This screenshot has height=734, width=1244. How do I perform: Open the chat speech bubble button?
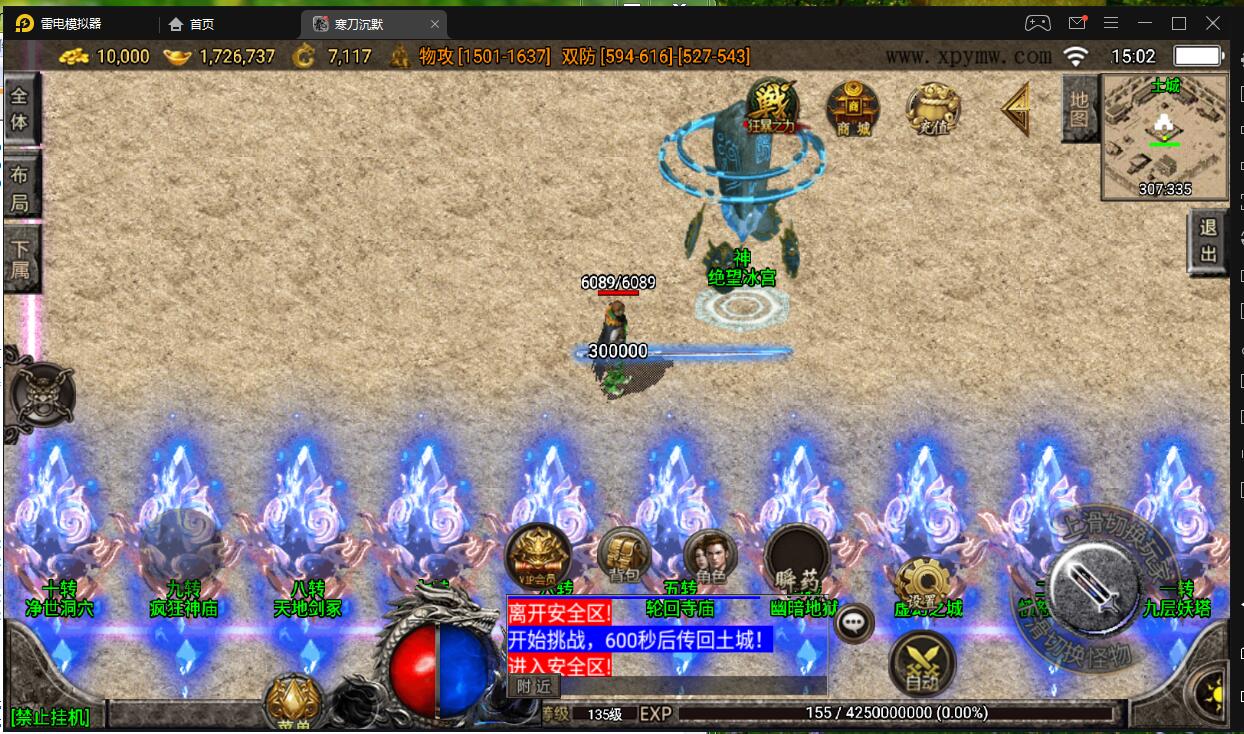[x=854, y=622]
